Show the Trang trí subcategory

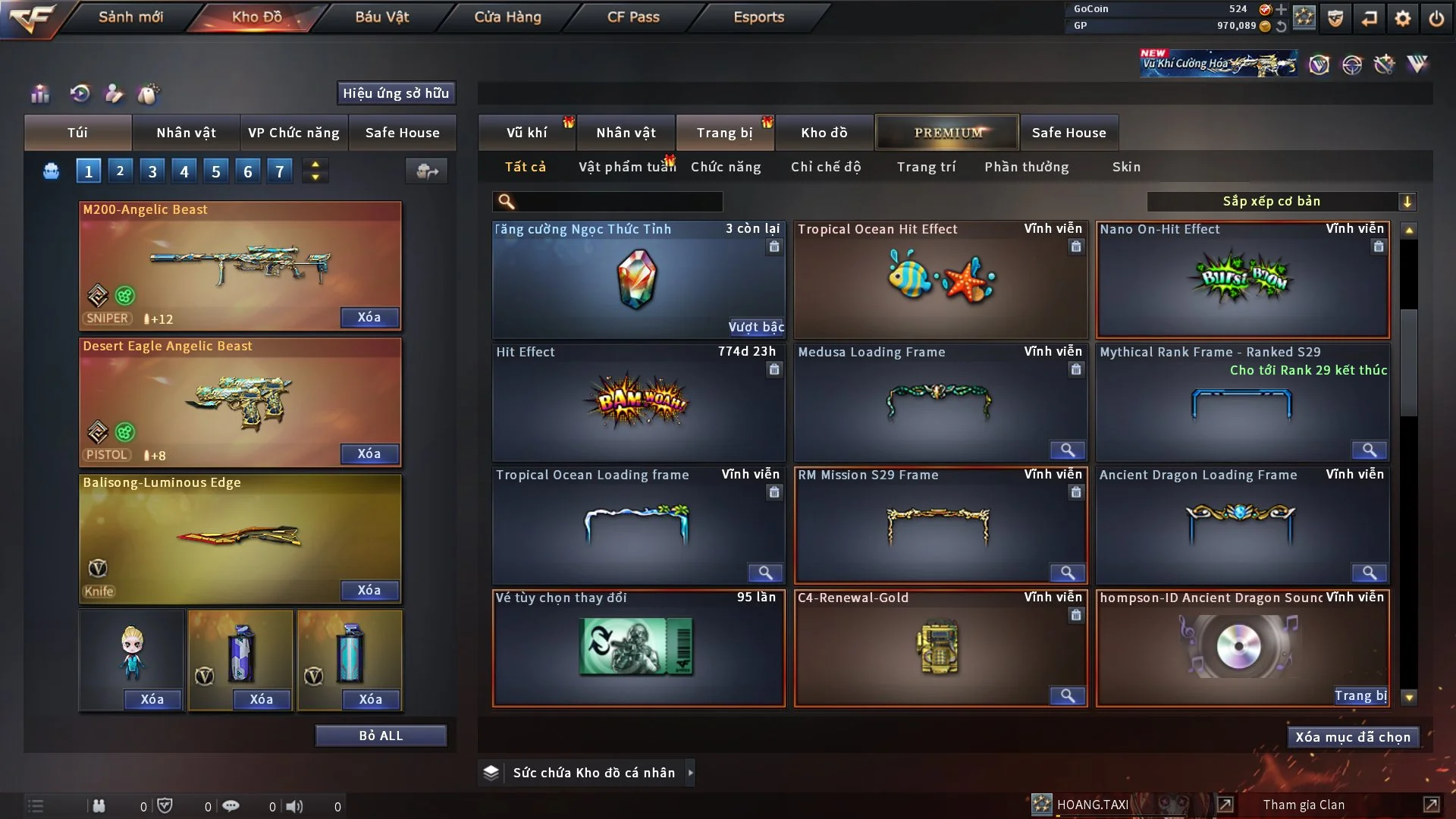point(926,167)
